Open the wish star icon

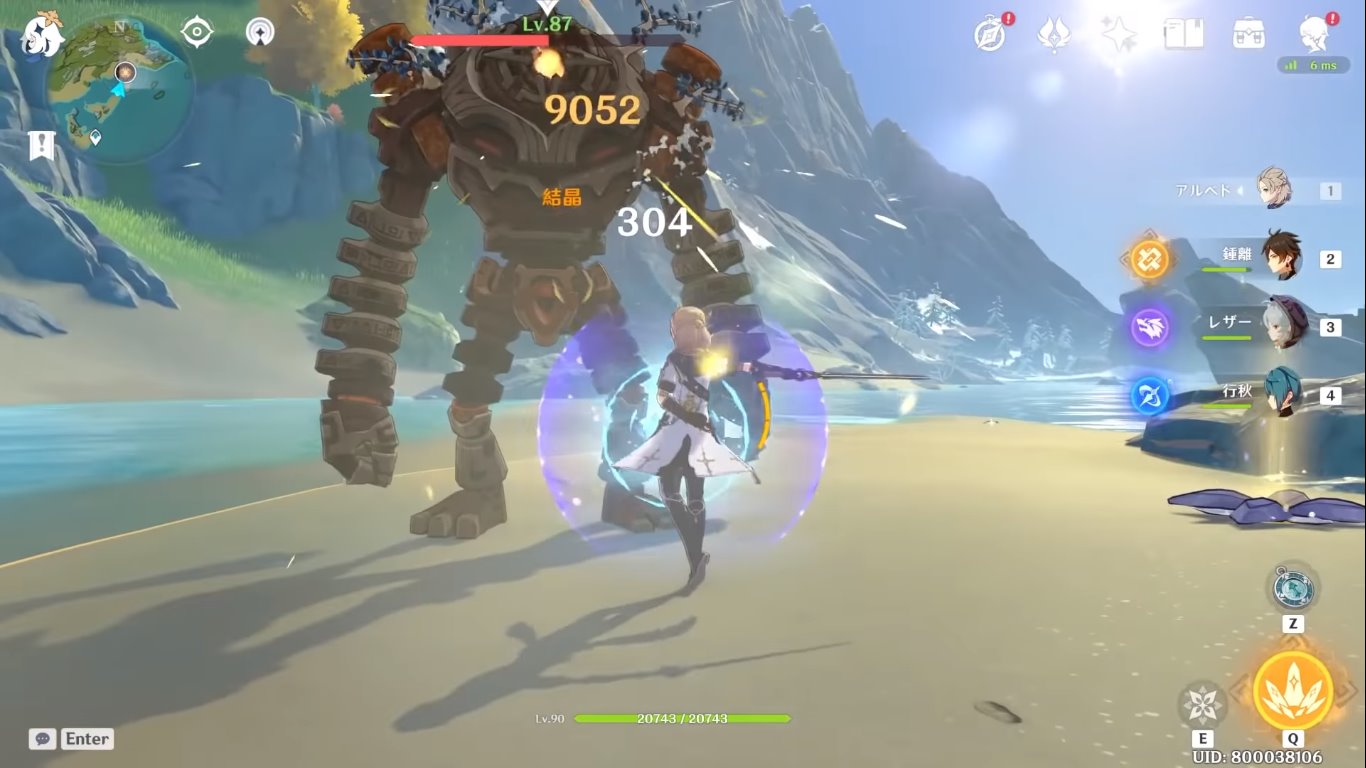tap(1118, 34)
